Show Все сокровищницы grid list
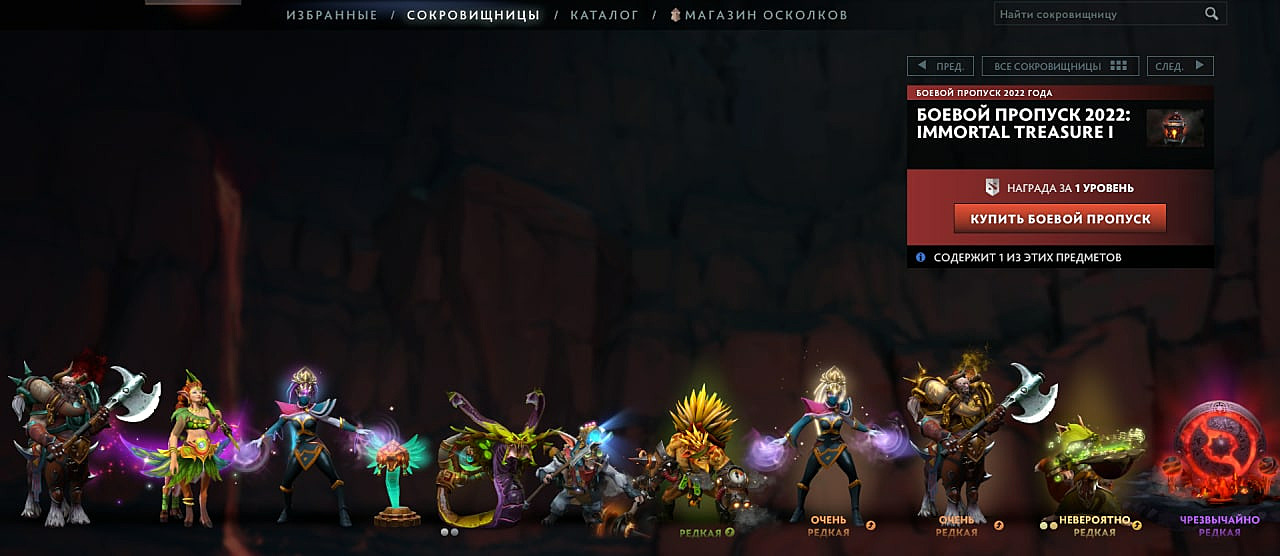This screenshot has height=556, width=1280. click(x=1060, y=66)
